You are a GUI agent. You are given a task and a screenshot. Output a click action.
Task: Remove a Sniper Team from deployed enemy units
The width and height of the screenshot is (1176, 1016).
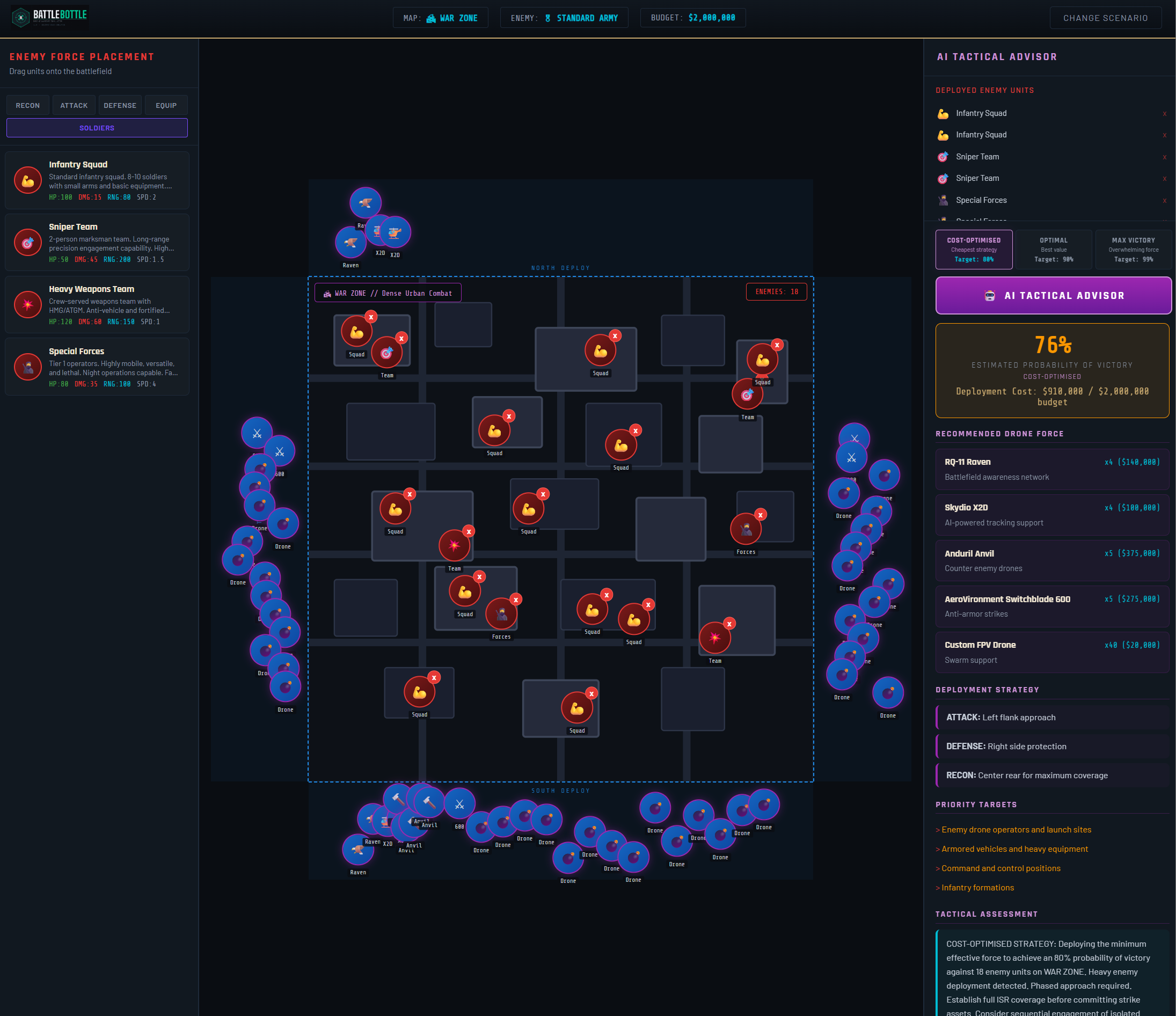point(1164,157)
